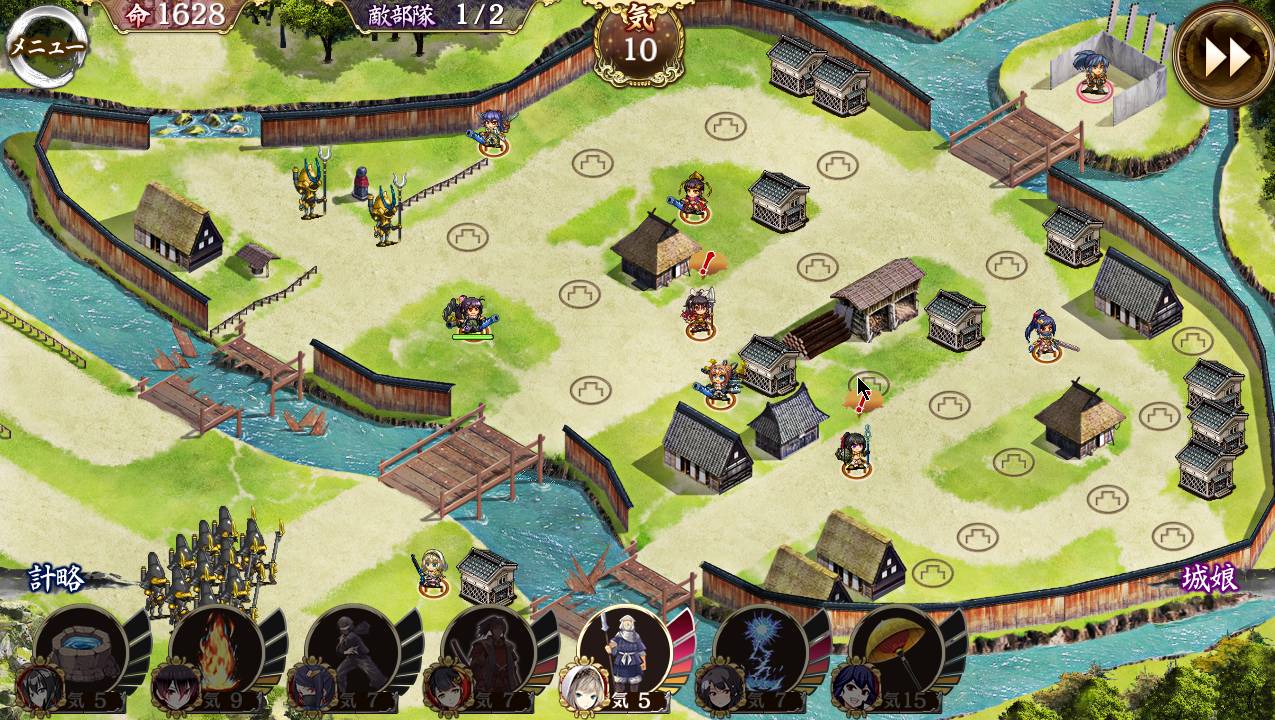Activate the yellow umbrella stratagem
Screen dimensions: 1275x720
coord(898,651)
